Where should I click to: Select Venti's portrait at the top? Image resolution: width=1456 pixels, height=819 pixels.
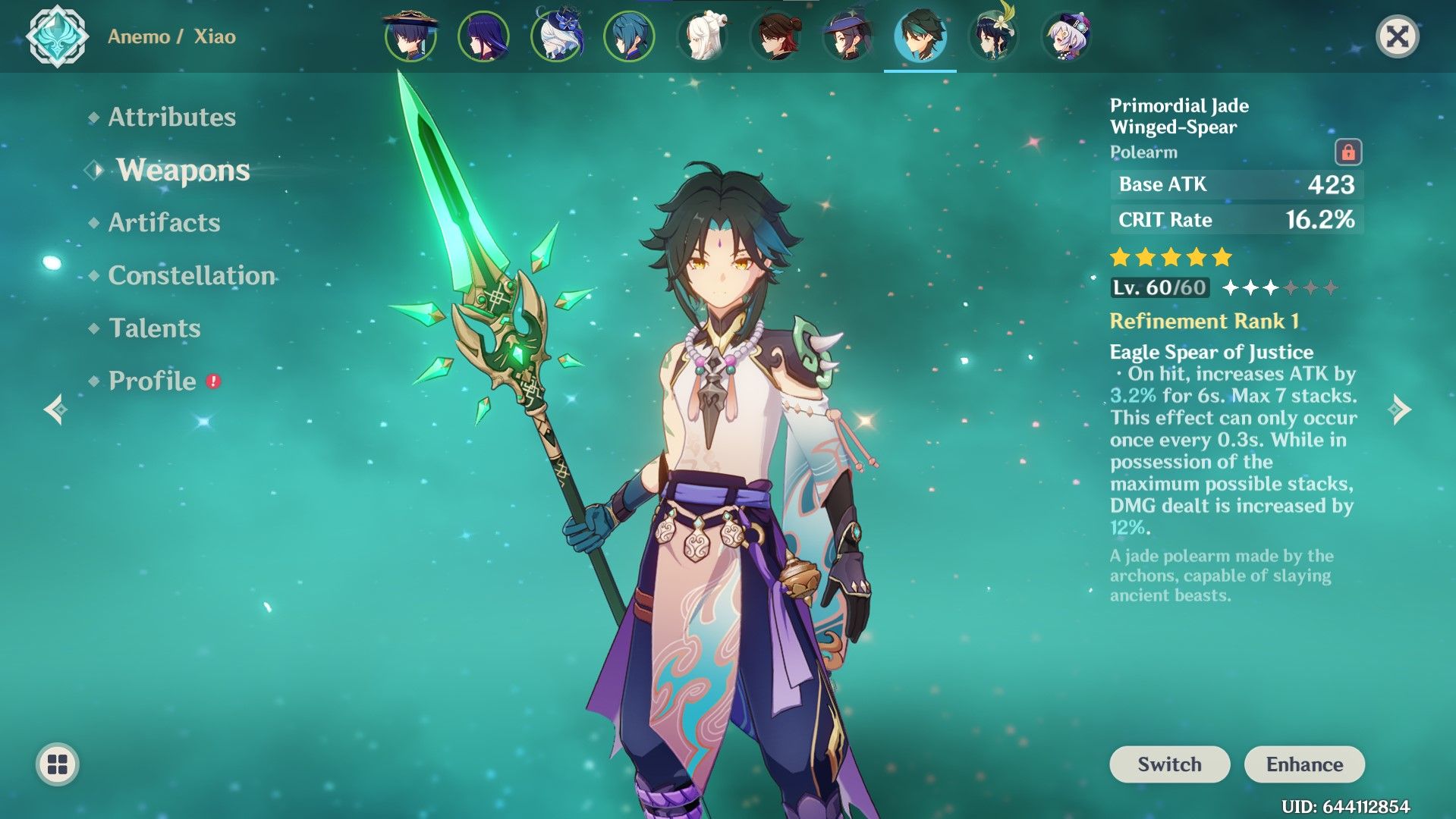pyautogui.click(x=993, y=36)
